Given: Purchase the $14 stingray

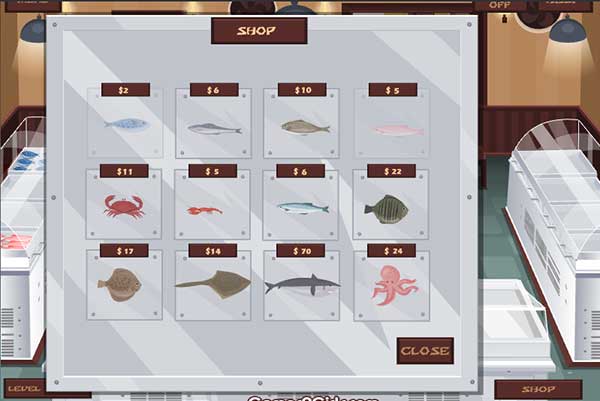Looking at the screenshot, I should coord(212,284).
